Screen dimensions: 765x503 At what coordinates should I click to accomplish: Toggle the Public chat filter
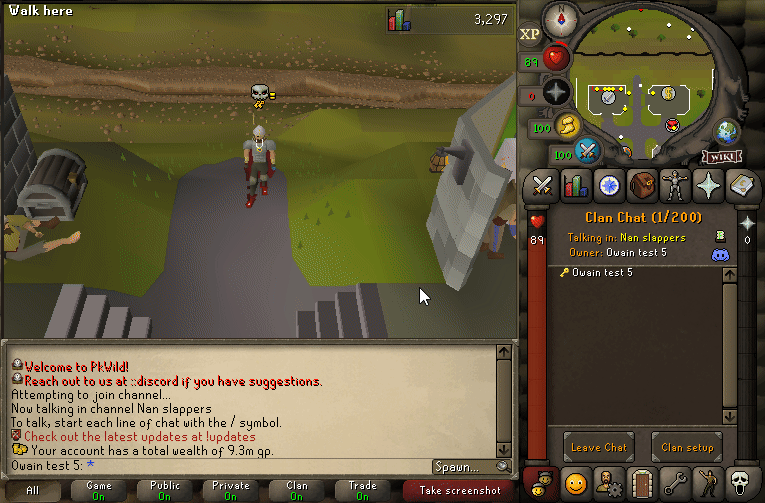pyautogui.click(x=164, y=490)
